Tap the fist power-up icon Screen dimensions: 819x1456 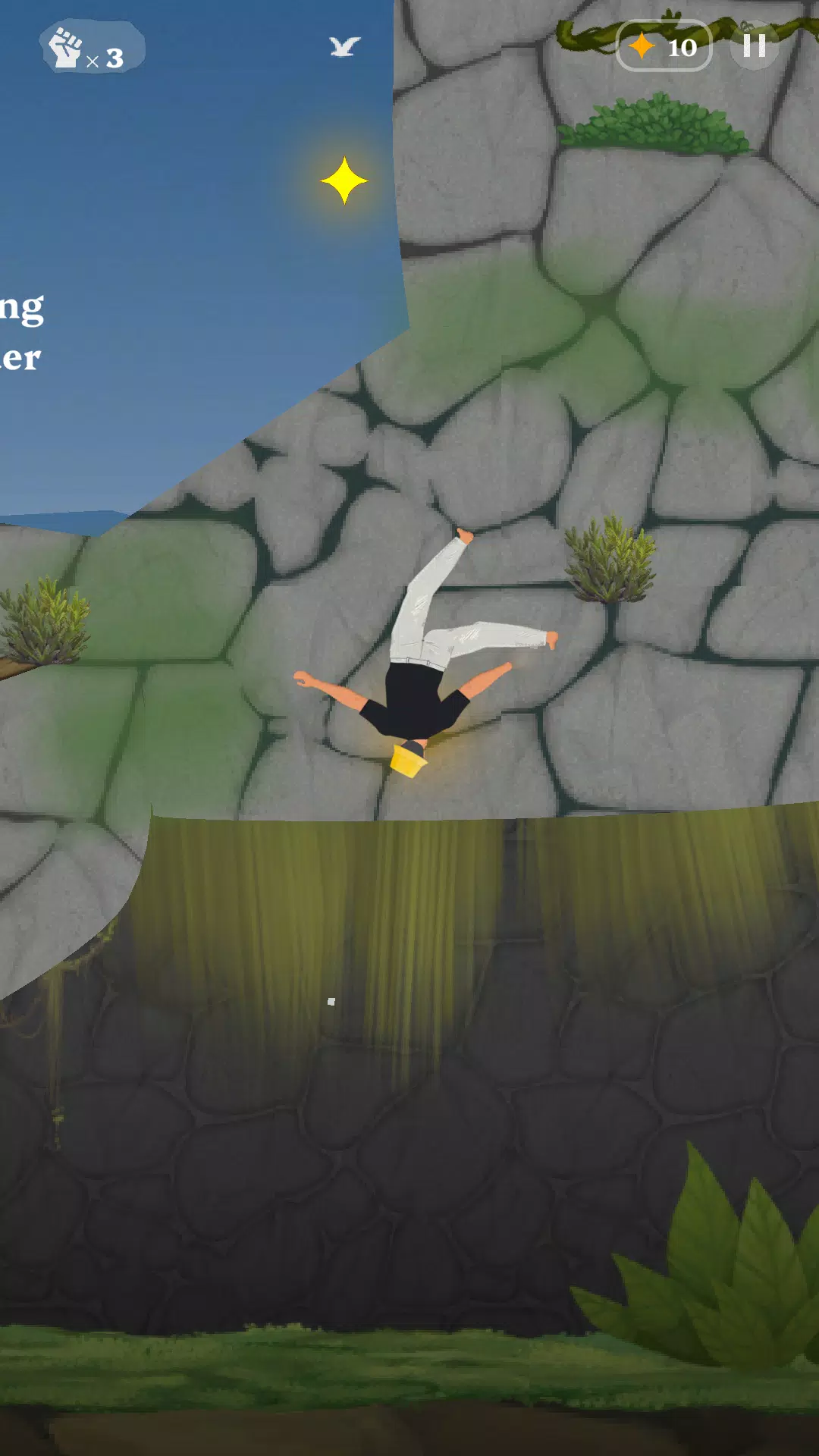coord(67,48)
